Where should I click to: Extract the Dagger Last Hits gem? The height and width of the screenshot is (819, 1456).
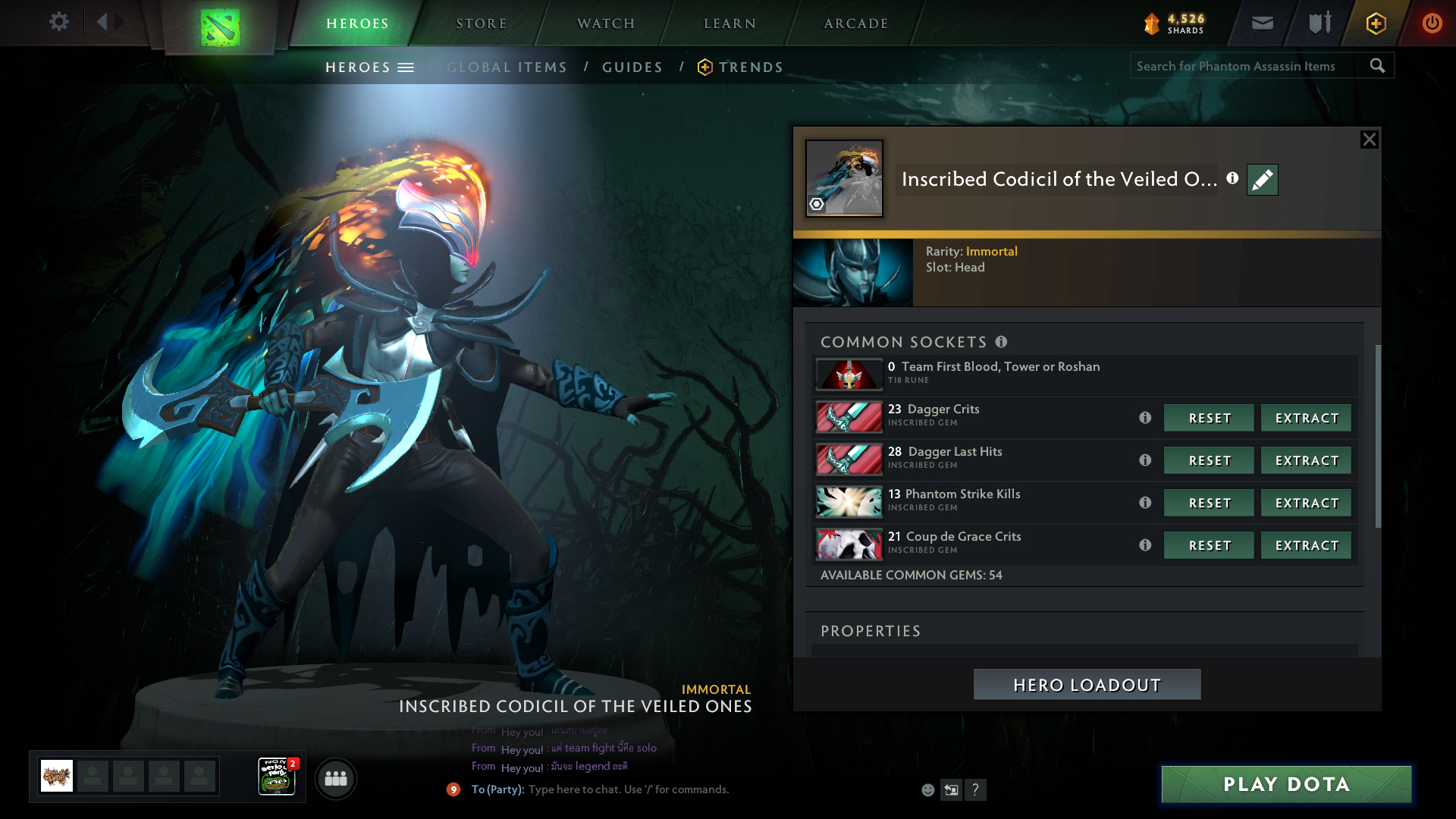click(1307, 460)
